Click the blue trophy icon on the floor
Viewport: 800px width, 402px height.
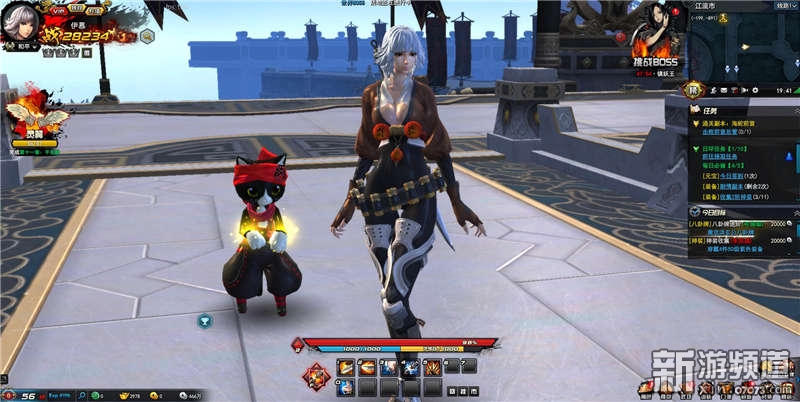(x=205, y=320)
